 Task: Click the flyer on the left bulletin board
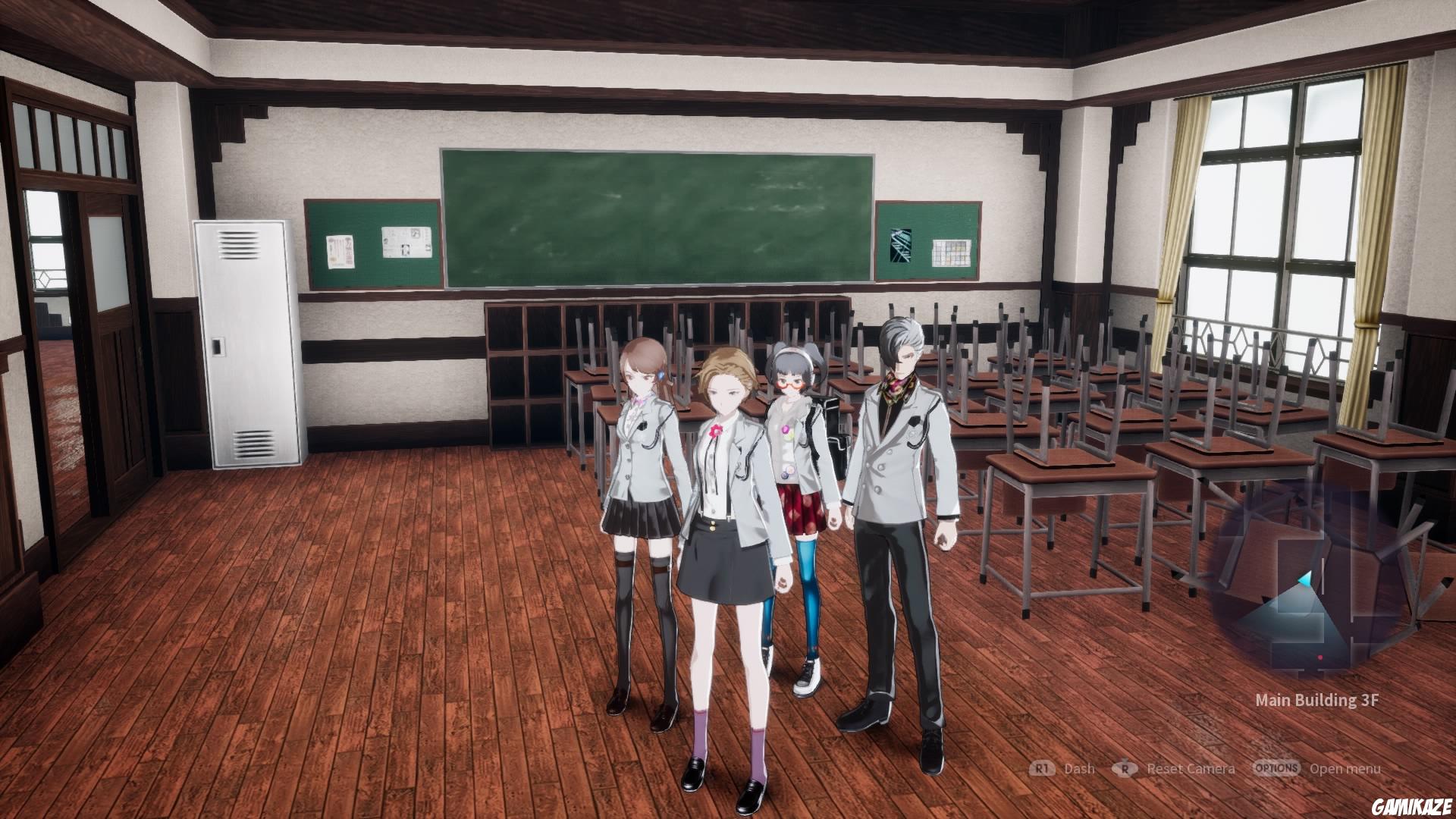click(340, 251)
